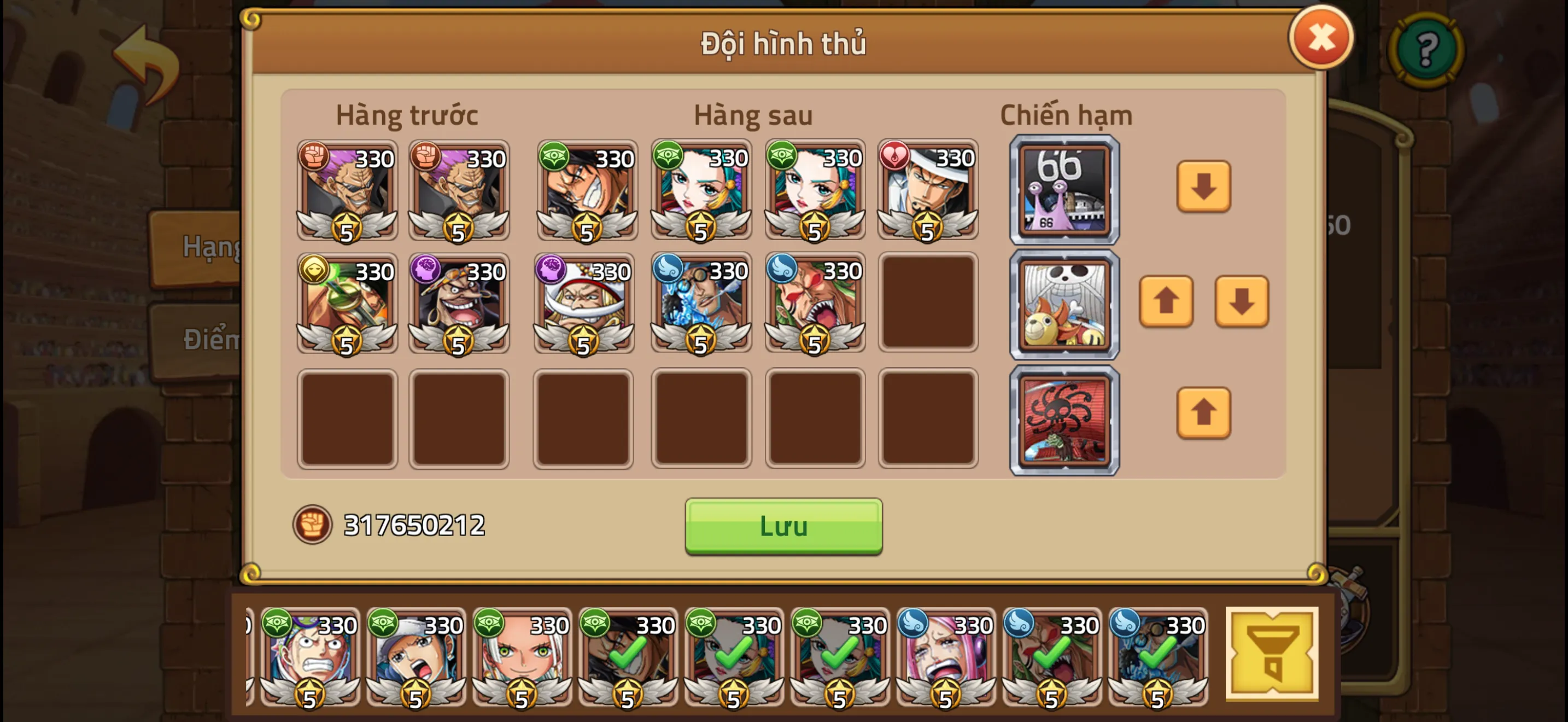Image resolution: width=1568 pixels, height=722 pixels.
Task: Select the Whitebeard portrait in the second row
Action: [582, 304]
